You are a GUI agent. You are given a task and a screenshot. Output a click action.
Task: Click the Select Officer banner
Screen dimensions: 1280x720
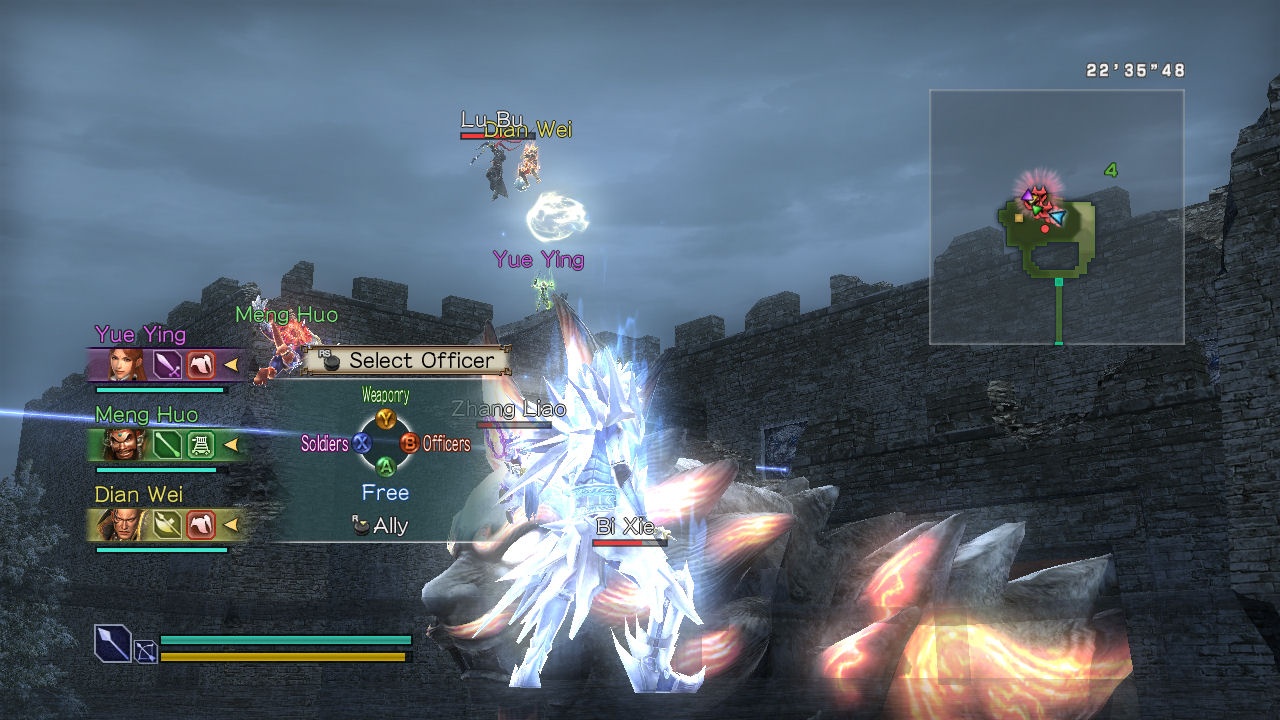408,360
